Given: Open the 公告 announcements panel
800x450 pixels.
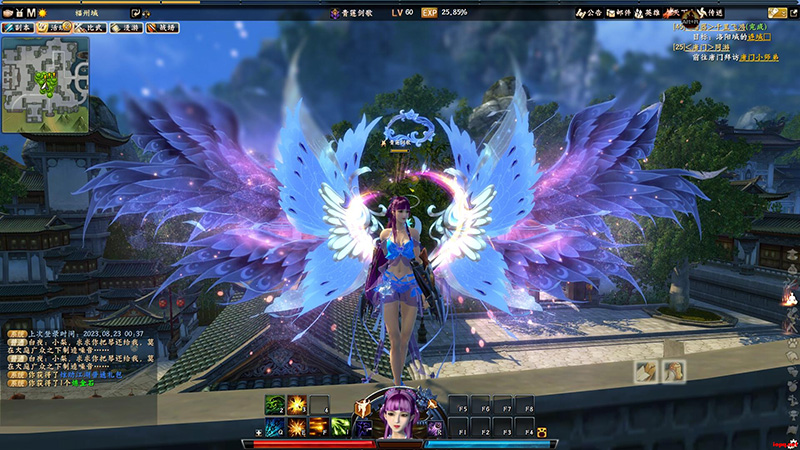Looking at the screenshot, I should (588, 13).
